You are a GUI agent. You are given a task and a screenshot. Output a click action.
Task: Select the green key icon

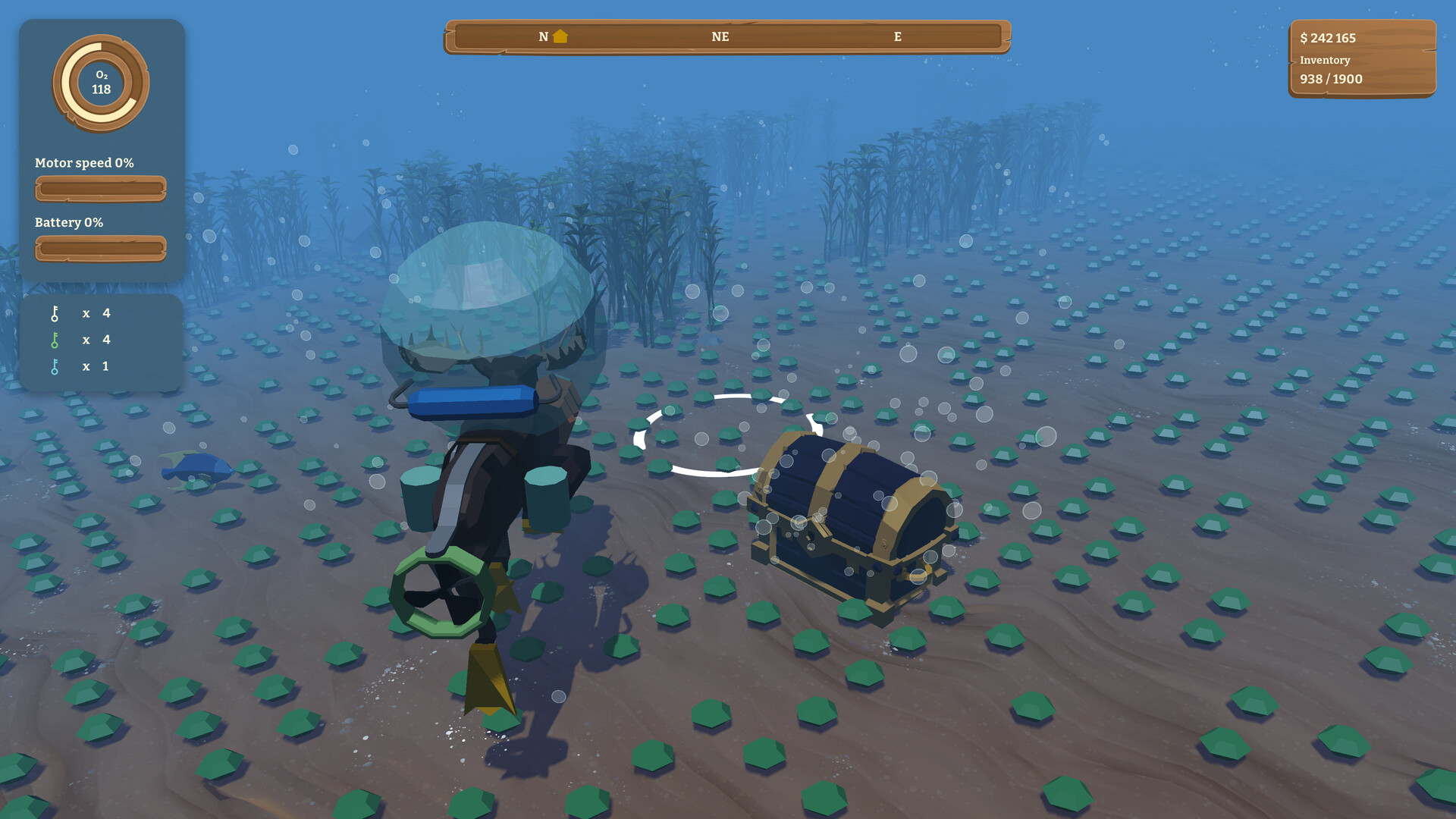(55, 340)
